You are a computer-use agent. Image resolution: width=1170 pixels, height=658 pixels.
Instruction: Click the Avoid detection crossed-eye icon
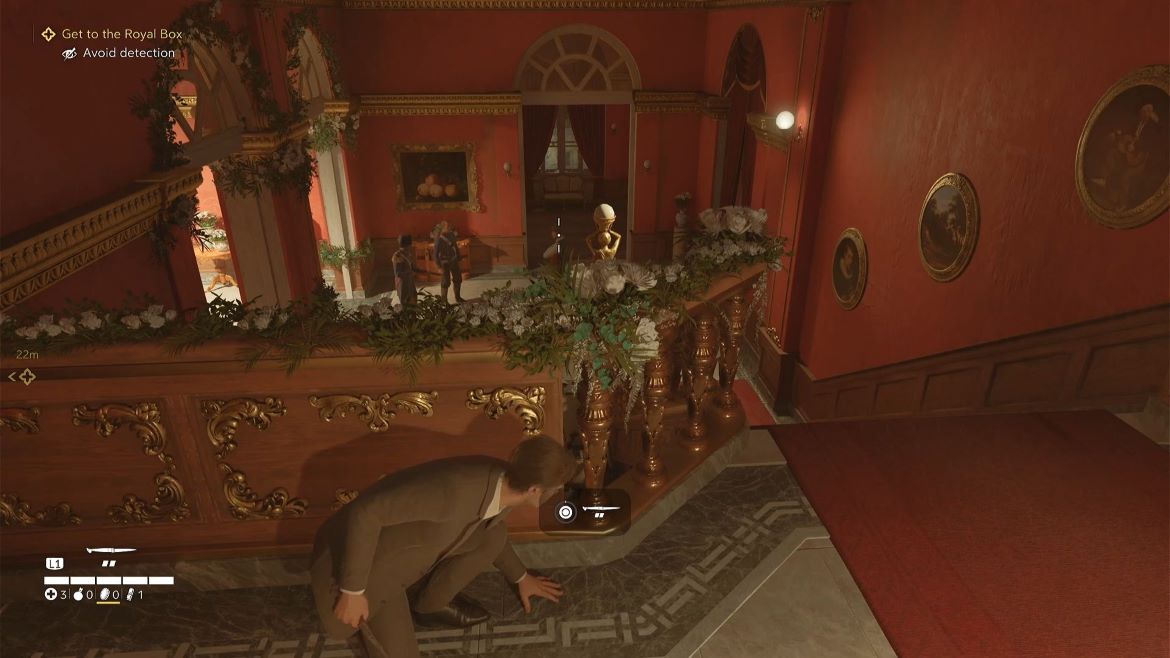pos(69,53)
